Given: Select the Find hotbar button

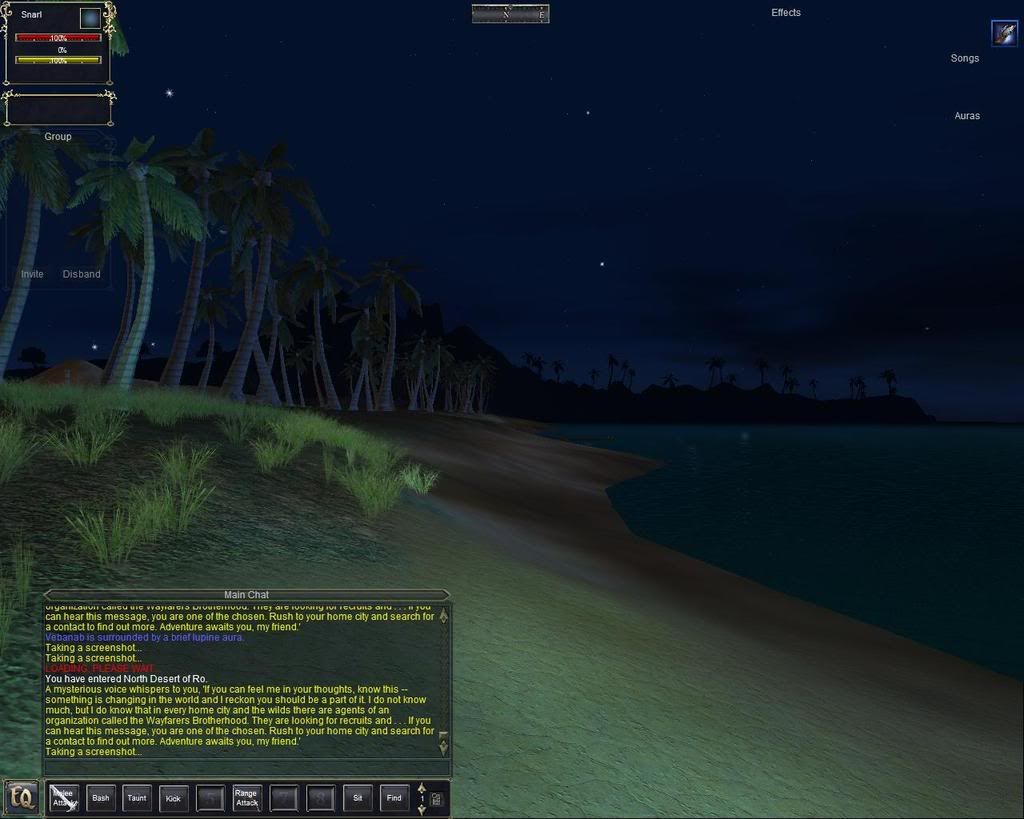Looking at the screenshot, I should tap(394, 798).
